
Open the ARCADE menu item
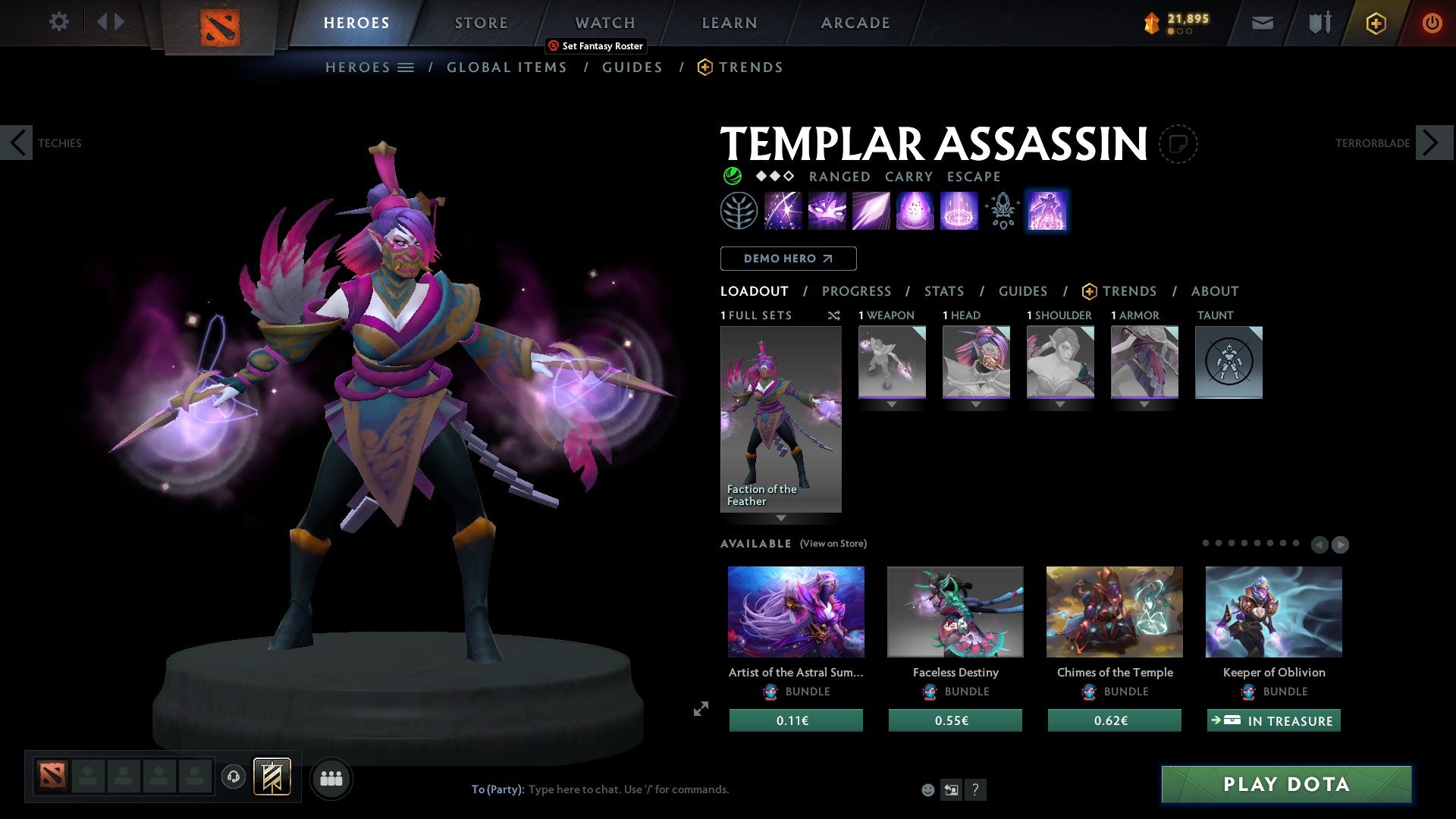(855, 23)
